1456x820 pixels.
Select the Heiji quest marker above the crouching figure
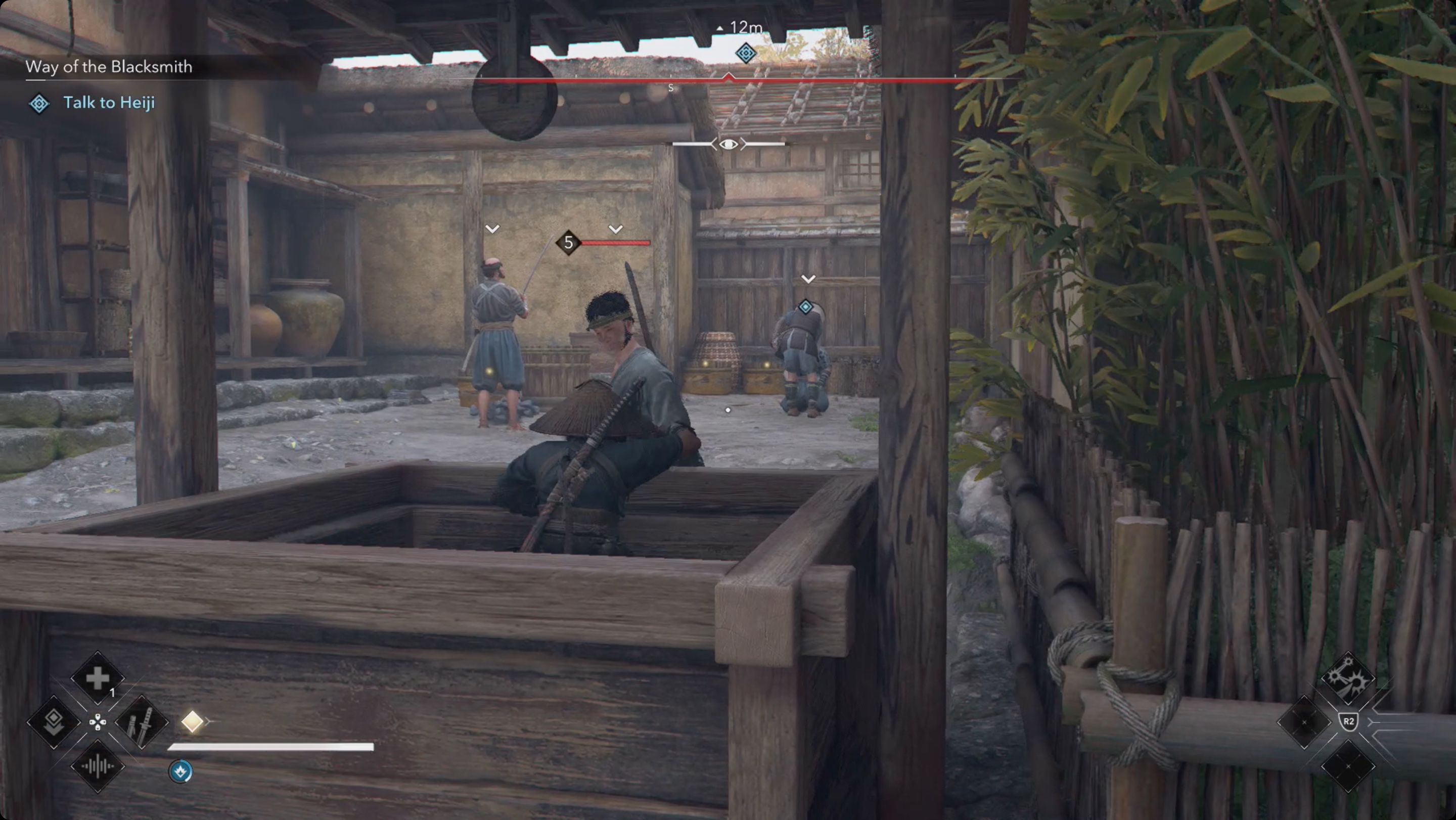(x=805, y=307)
